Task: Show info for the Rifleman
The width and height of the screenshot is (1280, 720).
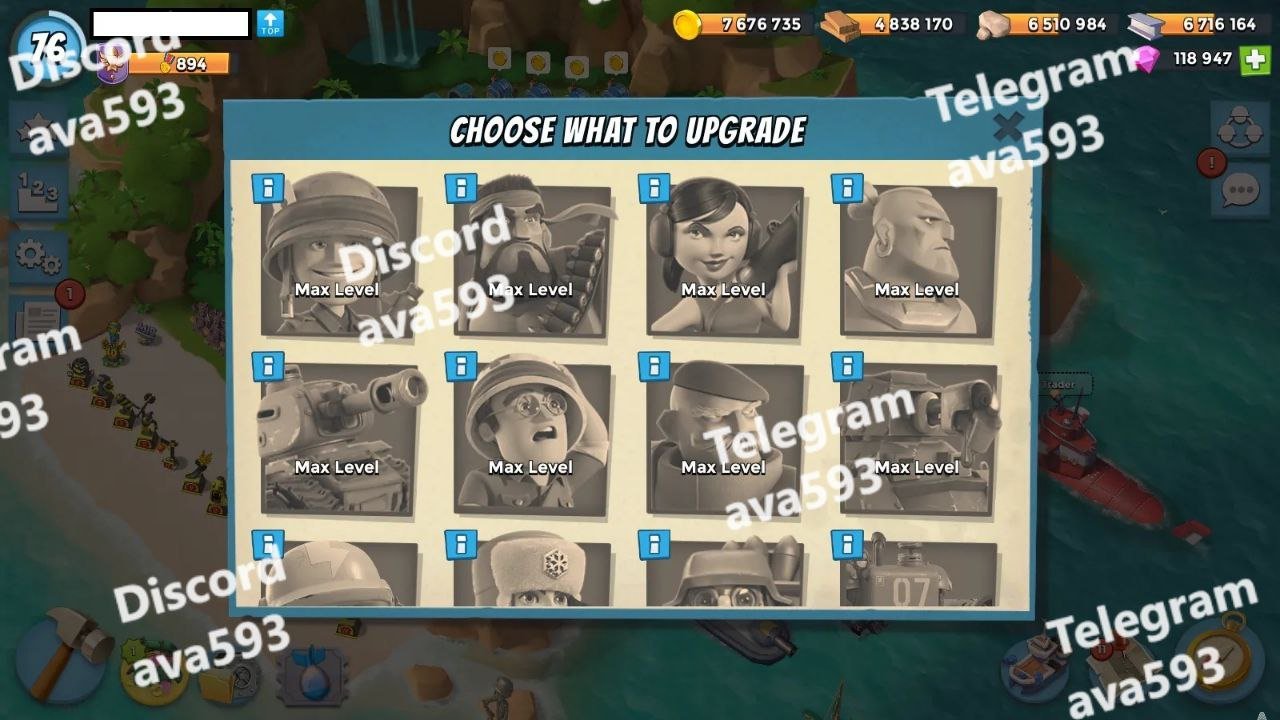Action: 267,188
